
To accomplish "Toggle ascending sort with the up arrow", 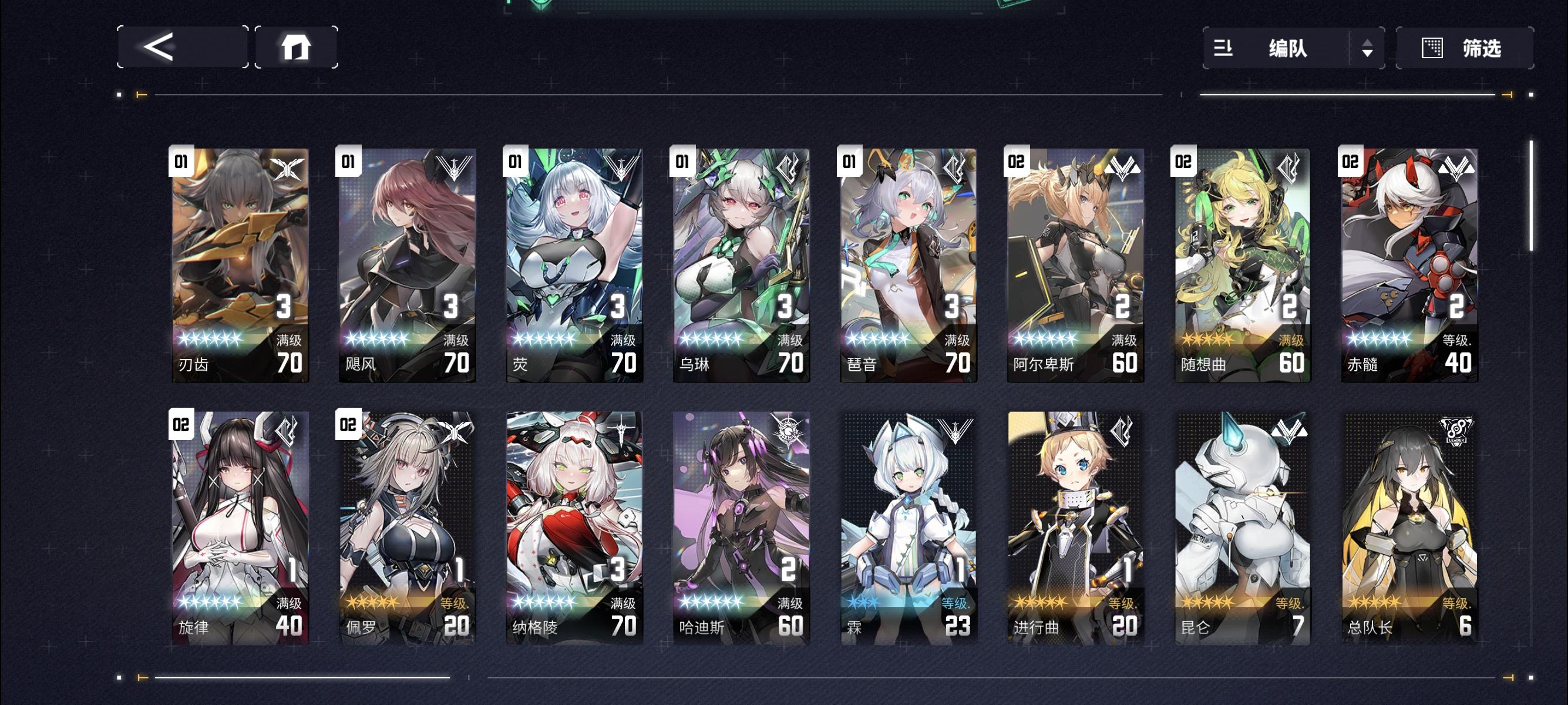I will pyautogui.click(x=1368, y=43).
